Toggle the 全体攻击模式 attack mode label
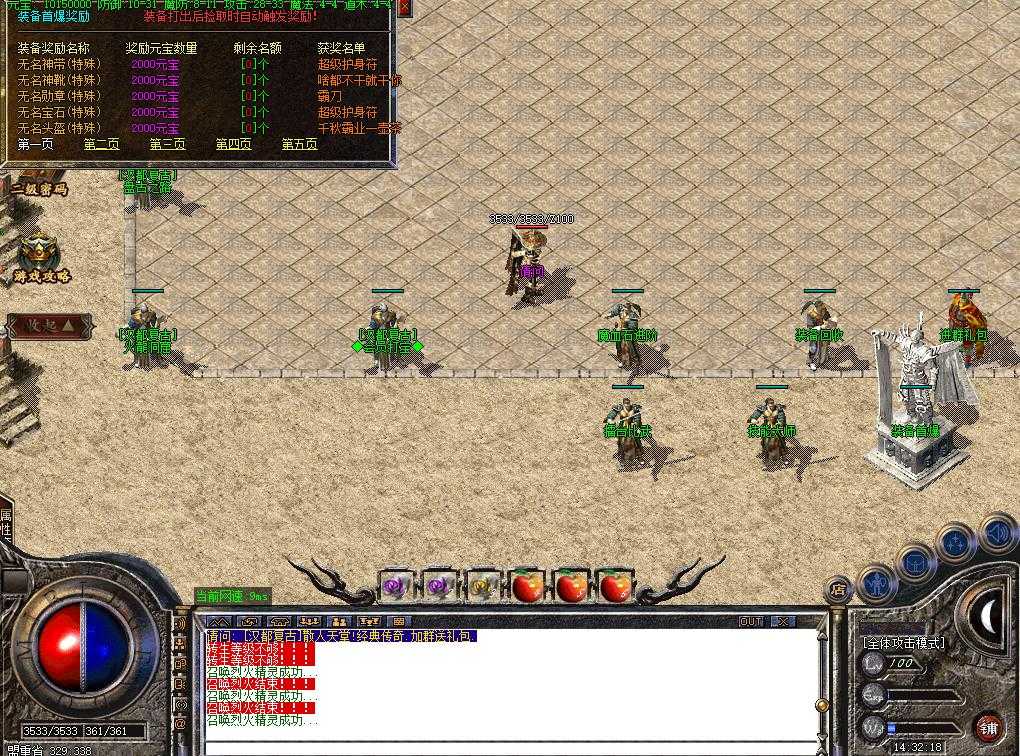This screenshot has width=1020, height=756. point(905,643)
